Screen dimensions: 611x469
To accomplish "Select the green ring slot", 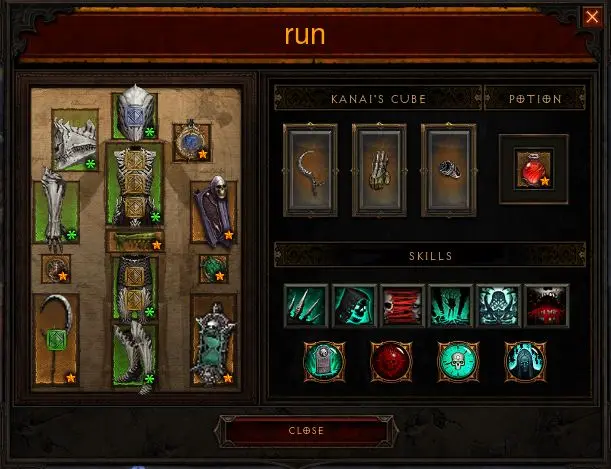I will (x=213, y=268).
